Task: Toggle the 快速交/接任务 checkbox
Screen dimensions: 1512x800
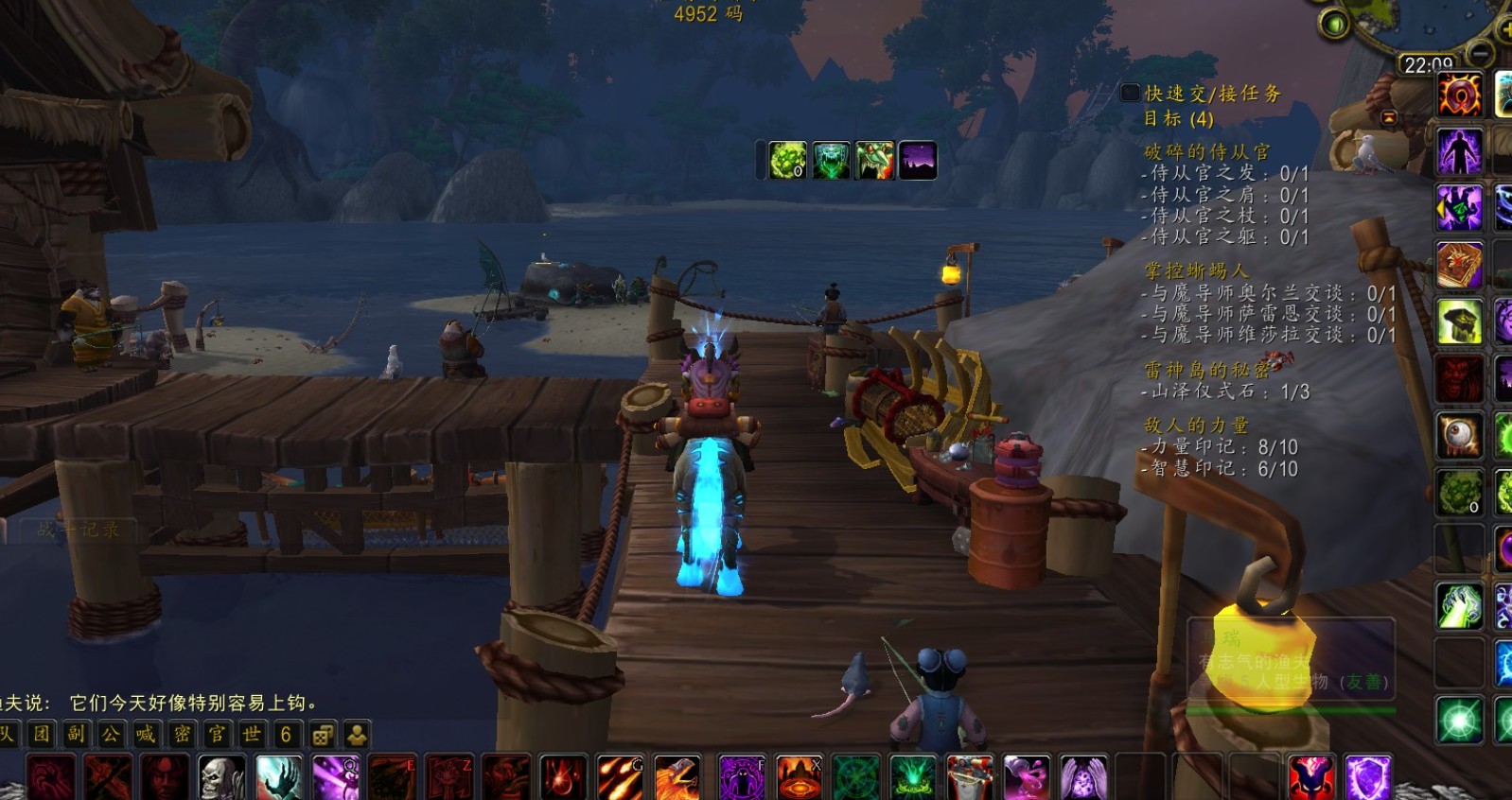Action: tap(1130, 93)
